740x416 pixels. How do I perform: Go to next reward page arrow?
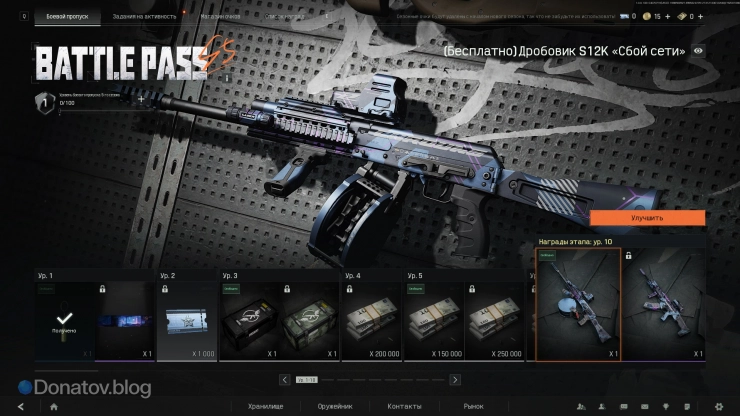(x=455, y=380)
